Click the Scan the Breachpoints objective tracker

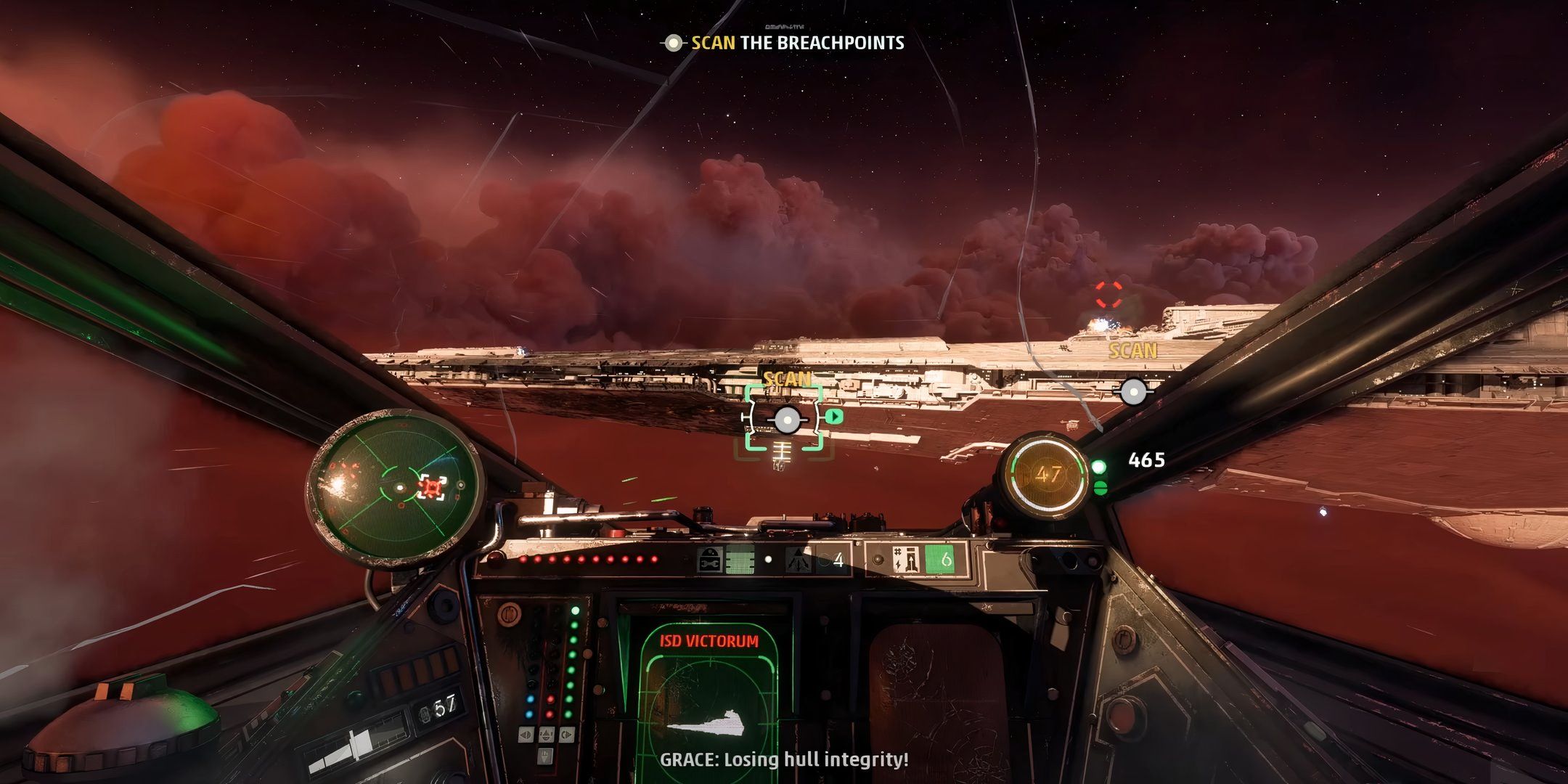[x=784, y=43]
